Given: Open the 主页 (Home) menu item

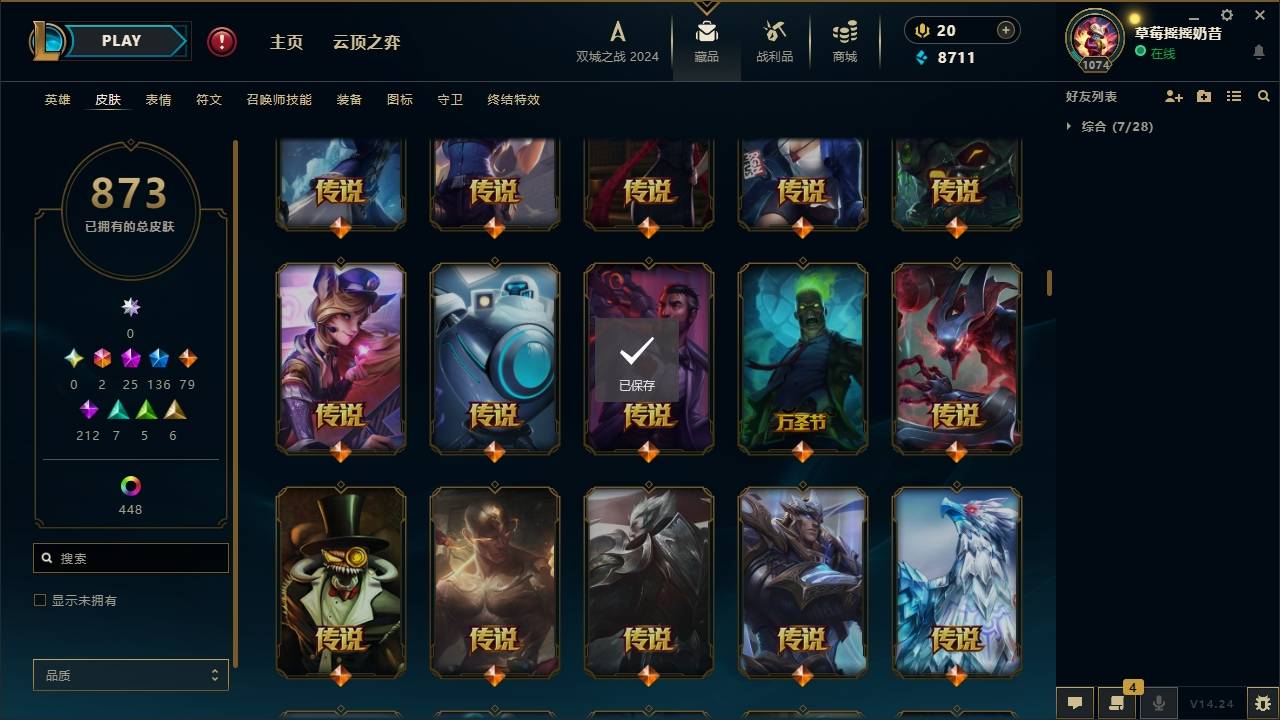Looking at the screenshot, I should pyautogui.click(x=287, y=42).
